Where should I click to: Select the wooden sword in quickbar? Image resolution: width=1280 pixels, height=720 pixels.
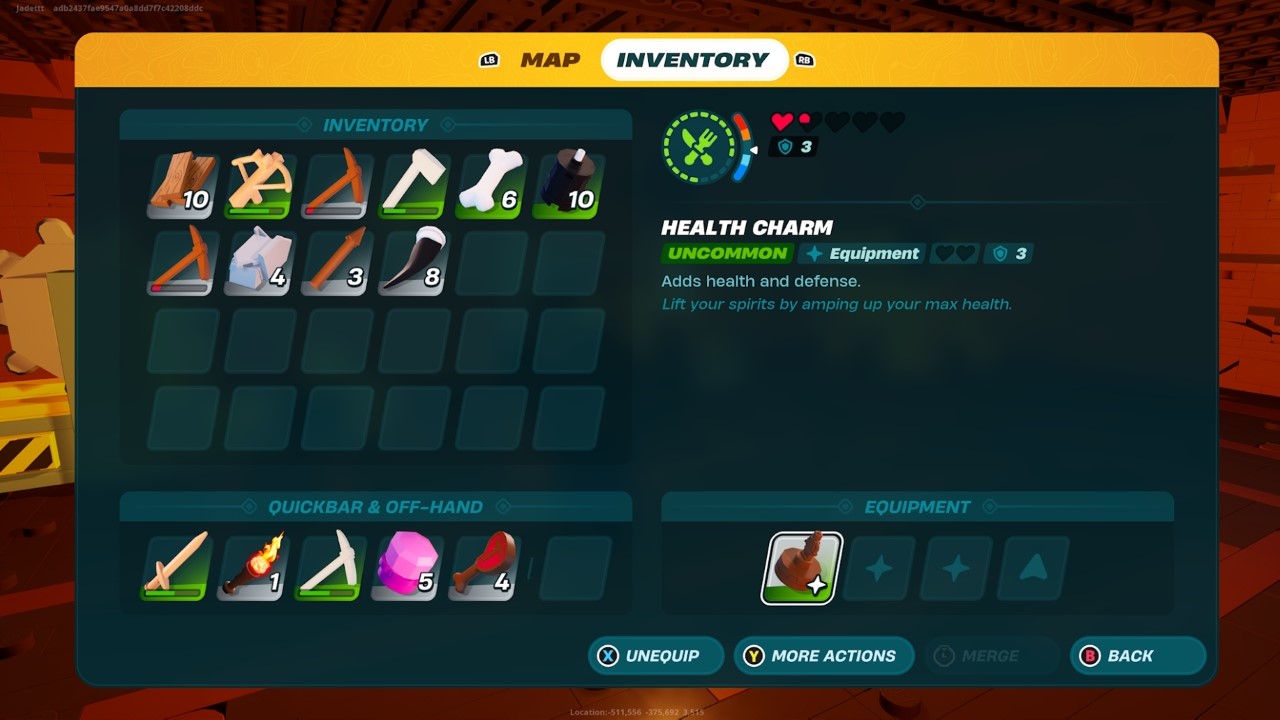[177, 567]
